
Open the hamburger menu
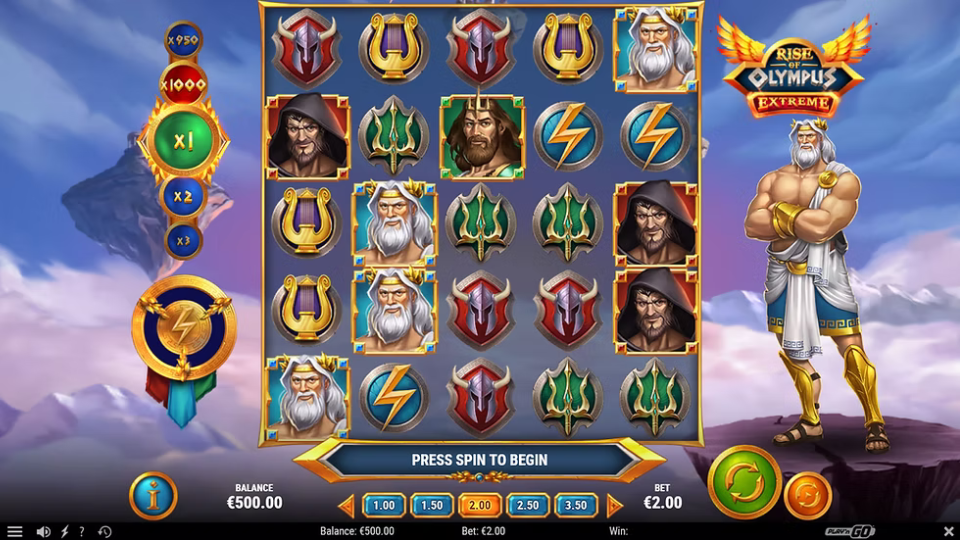tap(14, 531)
